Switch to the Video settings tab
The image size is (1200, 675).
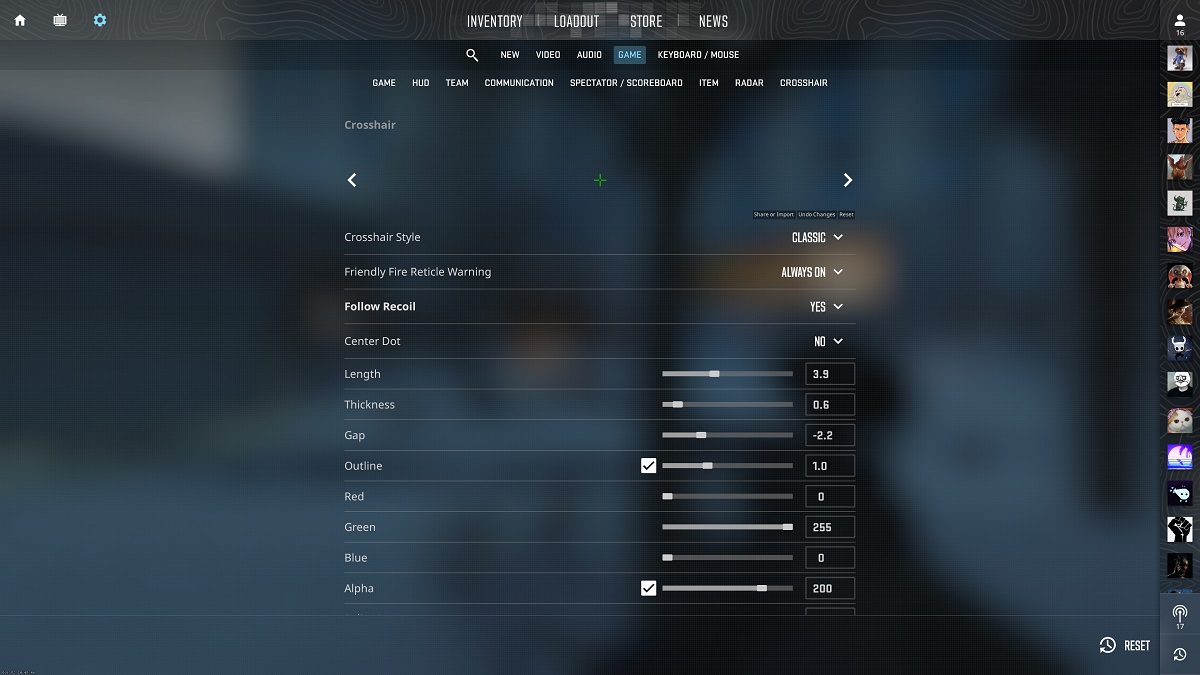(x=548, y=55)
